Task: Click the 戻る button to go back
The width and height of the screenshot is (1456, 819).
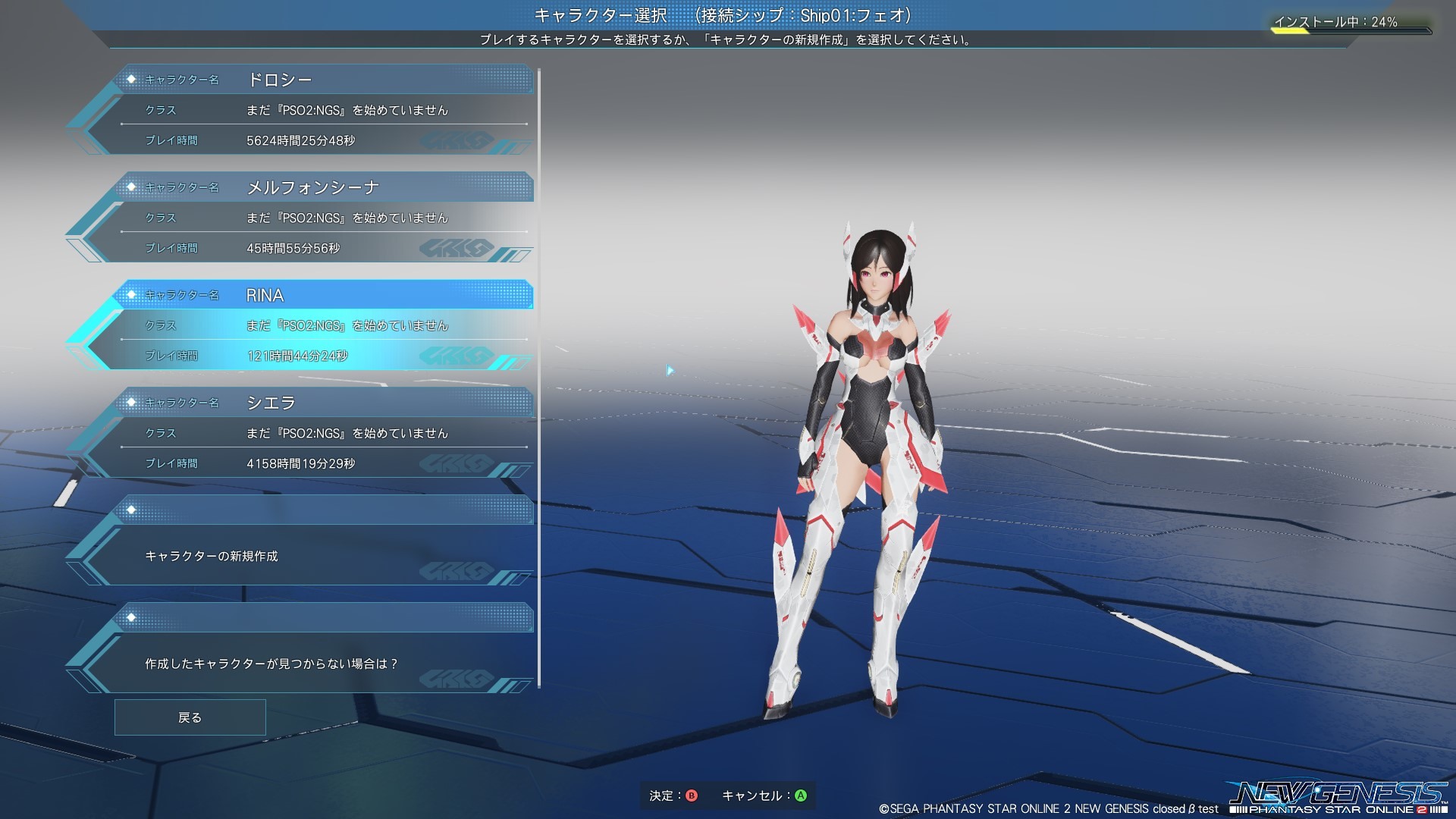Action: [189, 717]
